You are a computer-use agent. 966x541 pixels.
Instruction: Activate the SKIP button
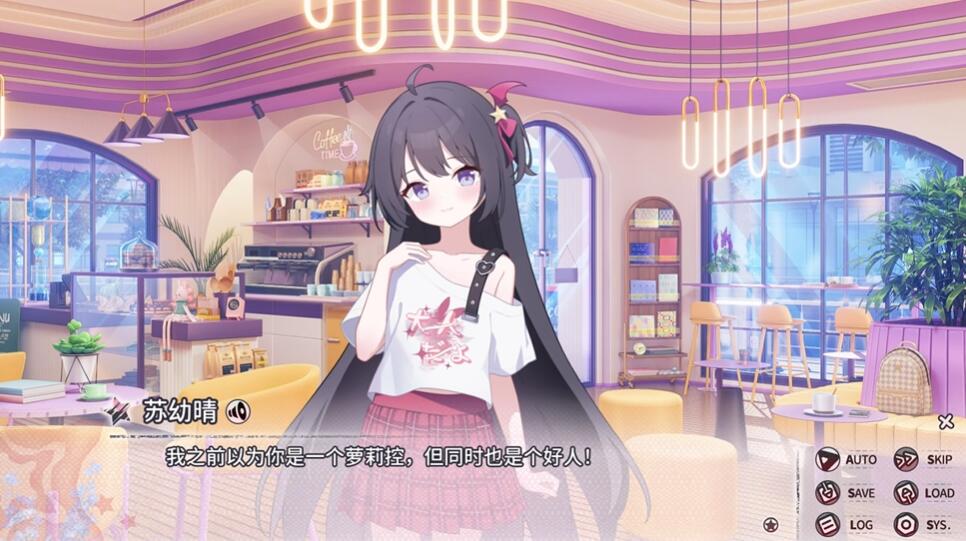click(924, 460)
